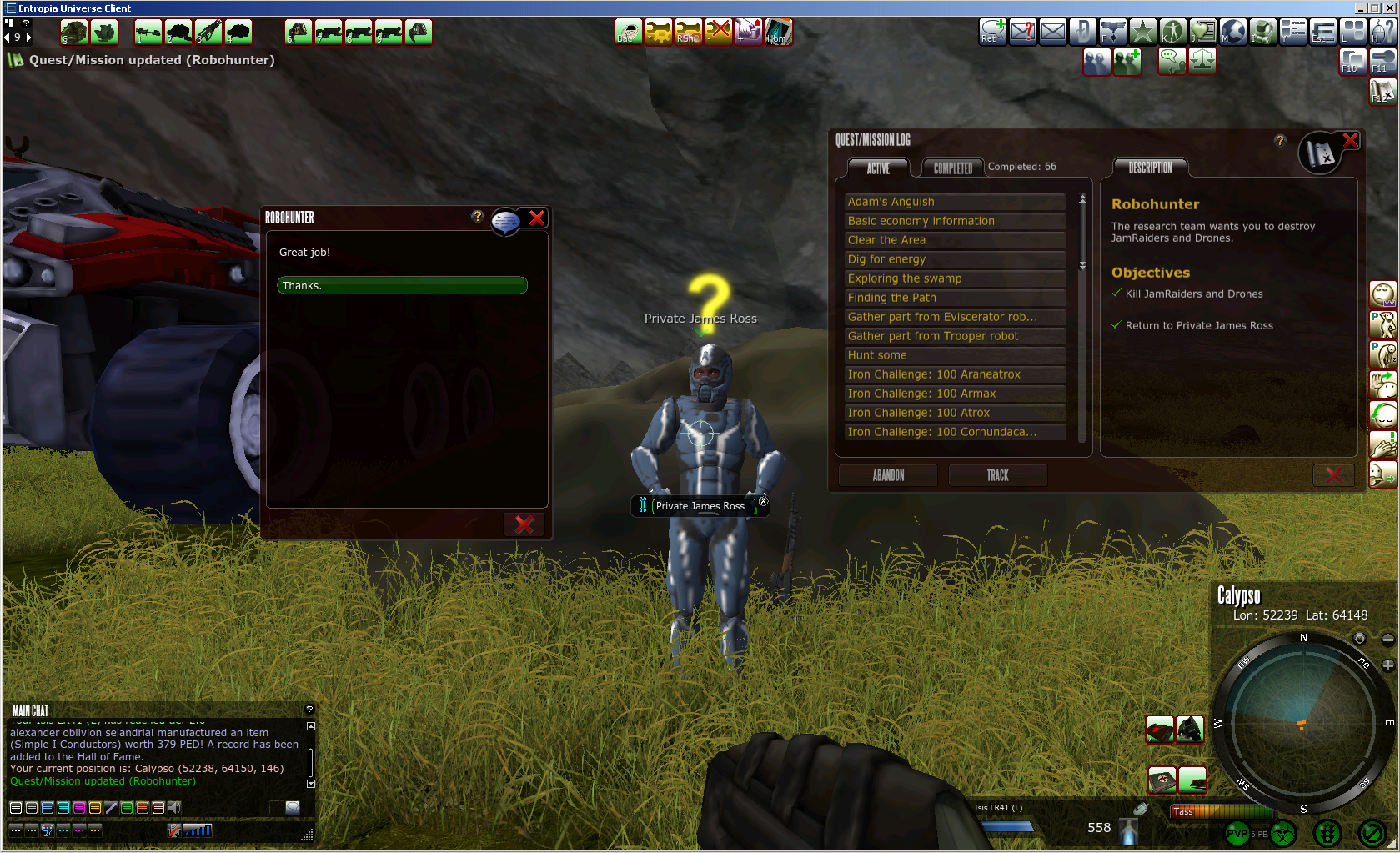Click the minimap radar
The height and width of the screenshot is (853, 1400).
click(1302, 722)
